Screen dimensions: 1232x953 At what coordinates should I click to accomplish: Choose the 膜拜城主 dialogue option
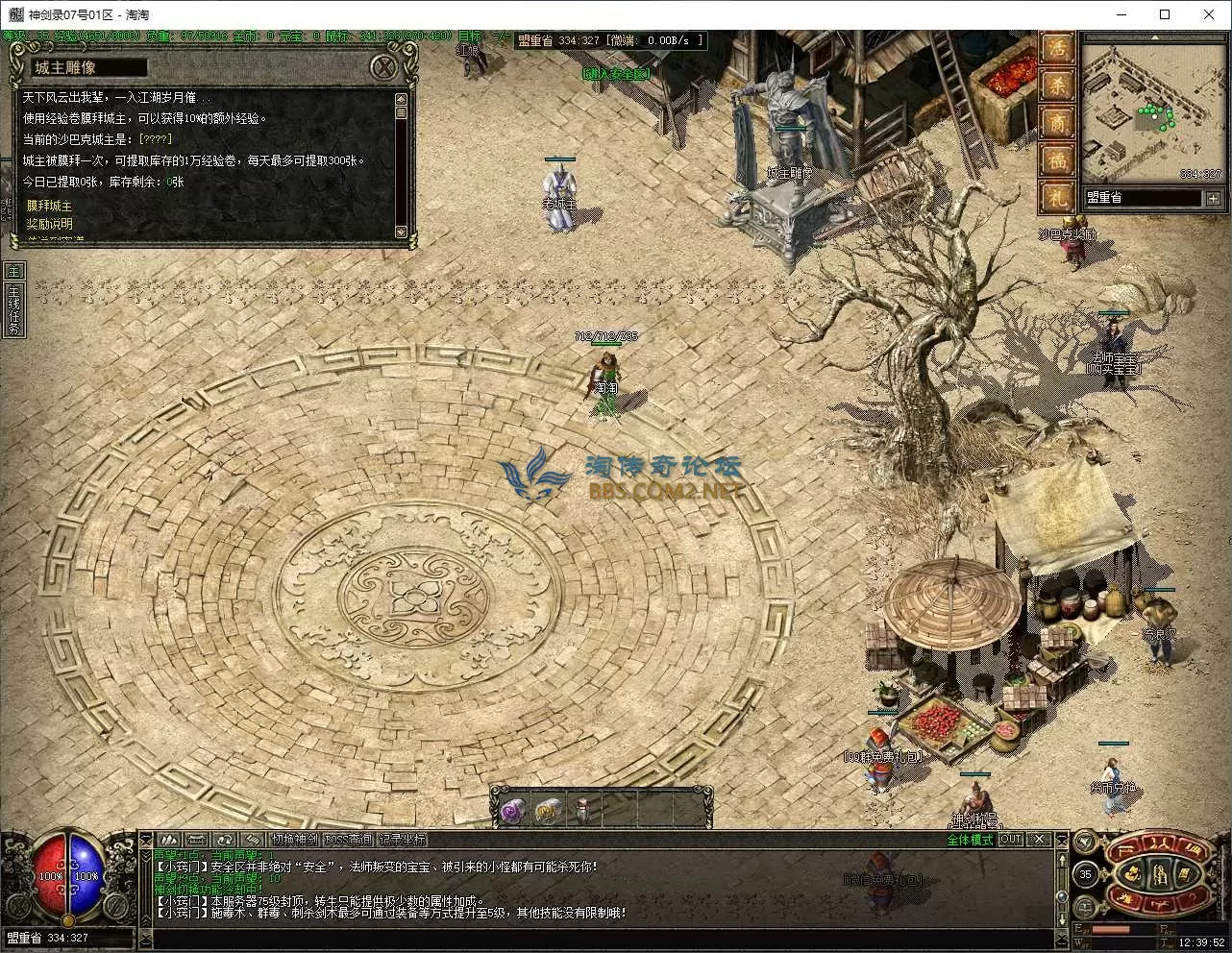tap(49, 206)
